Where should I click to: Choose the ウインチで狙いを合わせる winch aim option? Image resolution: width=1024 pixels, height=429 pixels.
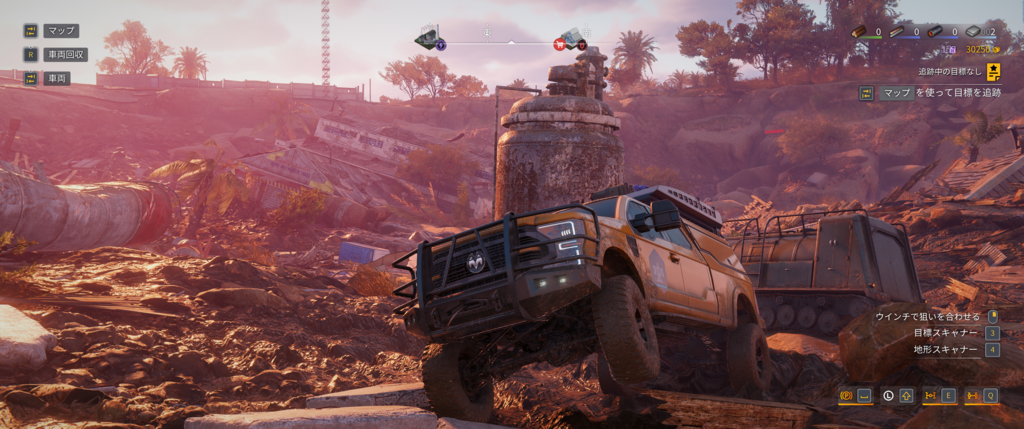(926, 316)
